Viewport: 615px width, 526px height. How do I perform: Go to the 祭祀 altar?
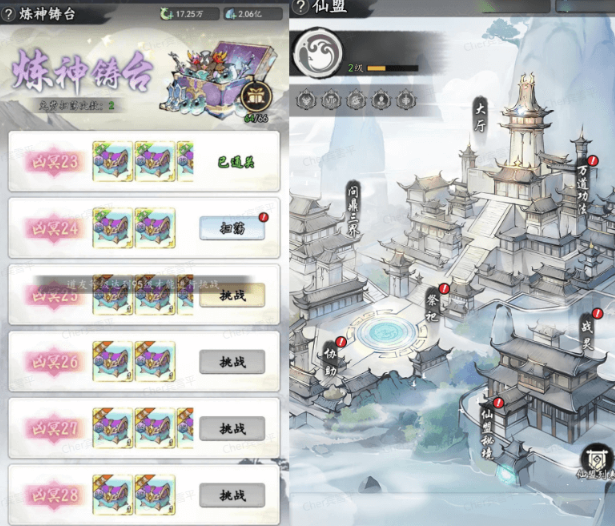(432, 305)
